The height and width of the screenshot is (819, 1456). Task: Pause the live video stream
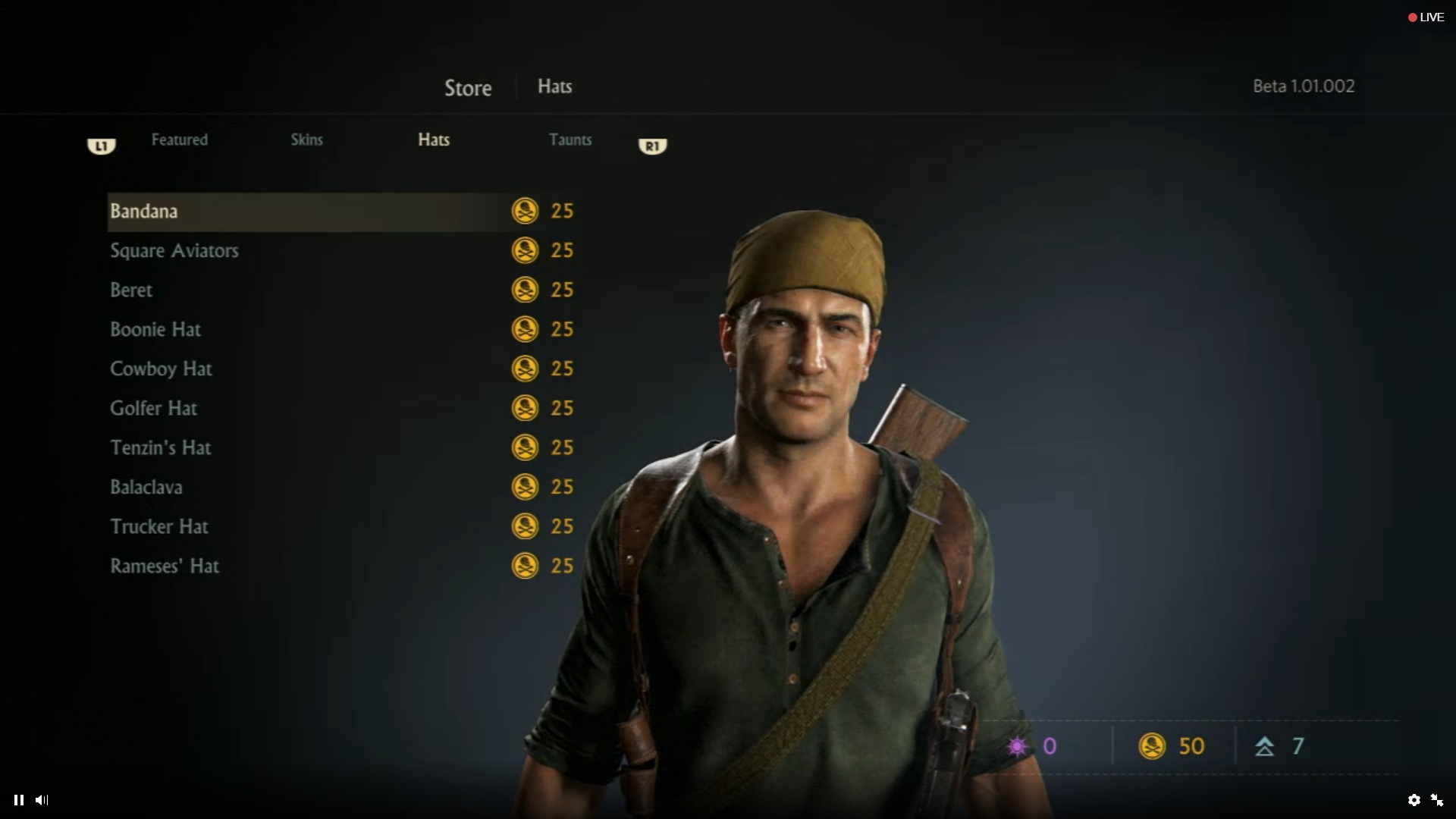(x=18, y=800)
